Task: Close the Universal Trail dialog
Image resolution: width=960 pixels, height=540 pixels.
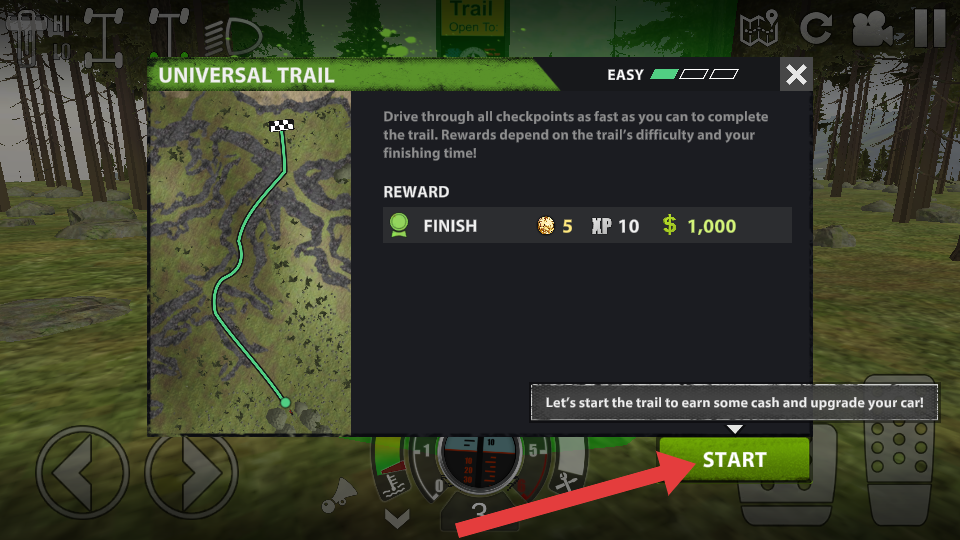Action: [x=796, y=75]
